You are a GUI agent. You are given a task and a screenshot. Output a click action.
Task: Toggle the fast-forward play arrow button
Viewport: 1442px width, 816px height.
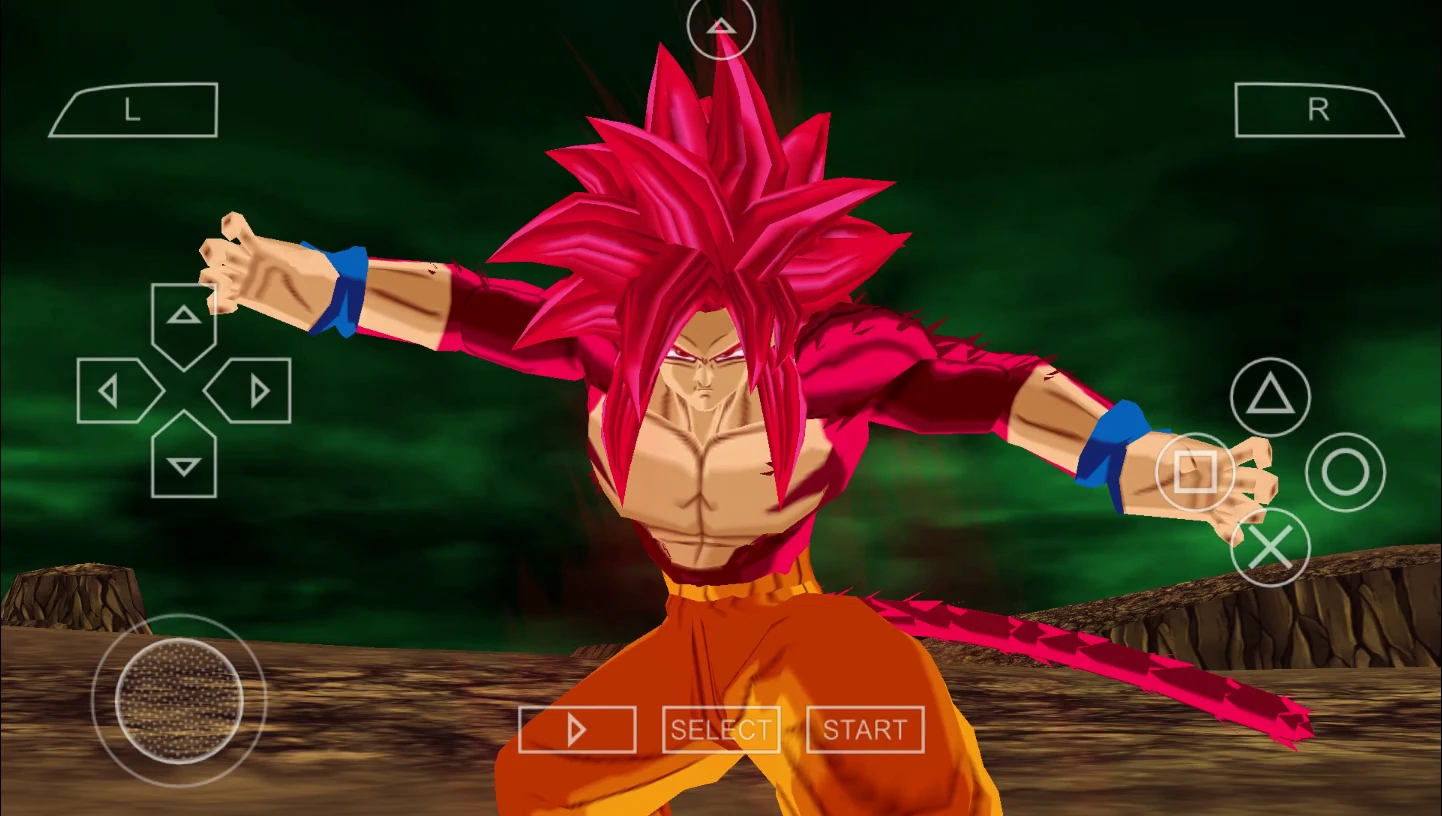click(x=577, y=730)
